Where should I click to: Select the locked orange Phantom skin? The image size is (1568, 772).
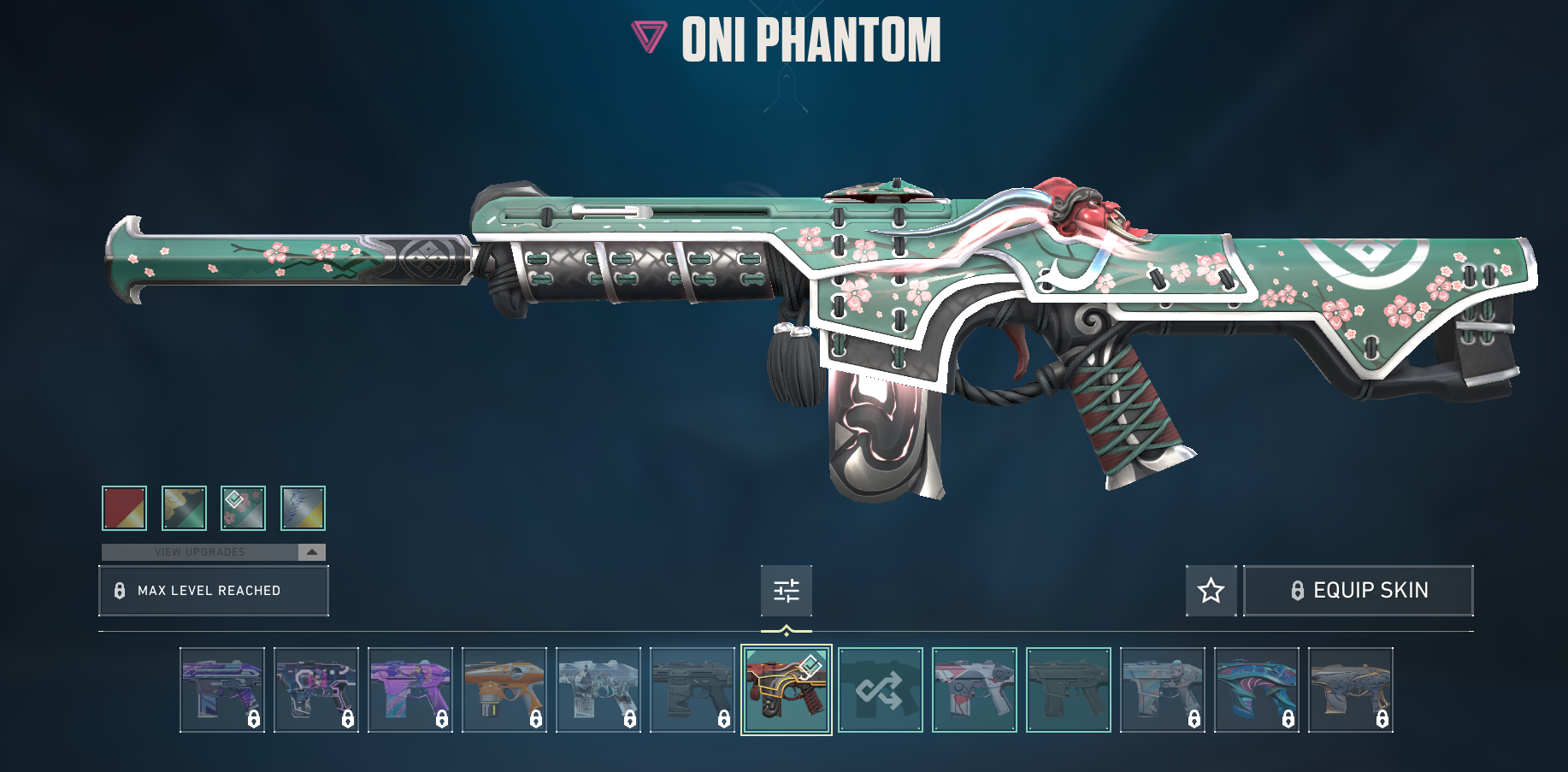(504, 690)
